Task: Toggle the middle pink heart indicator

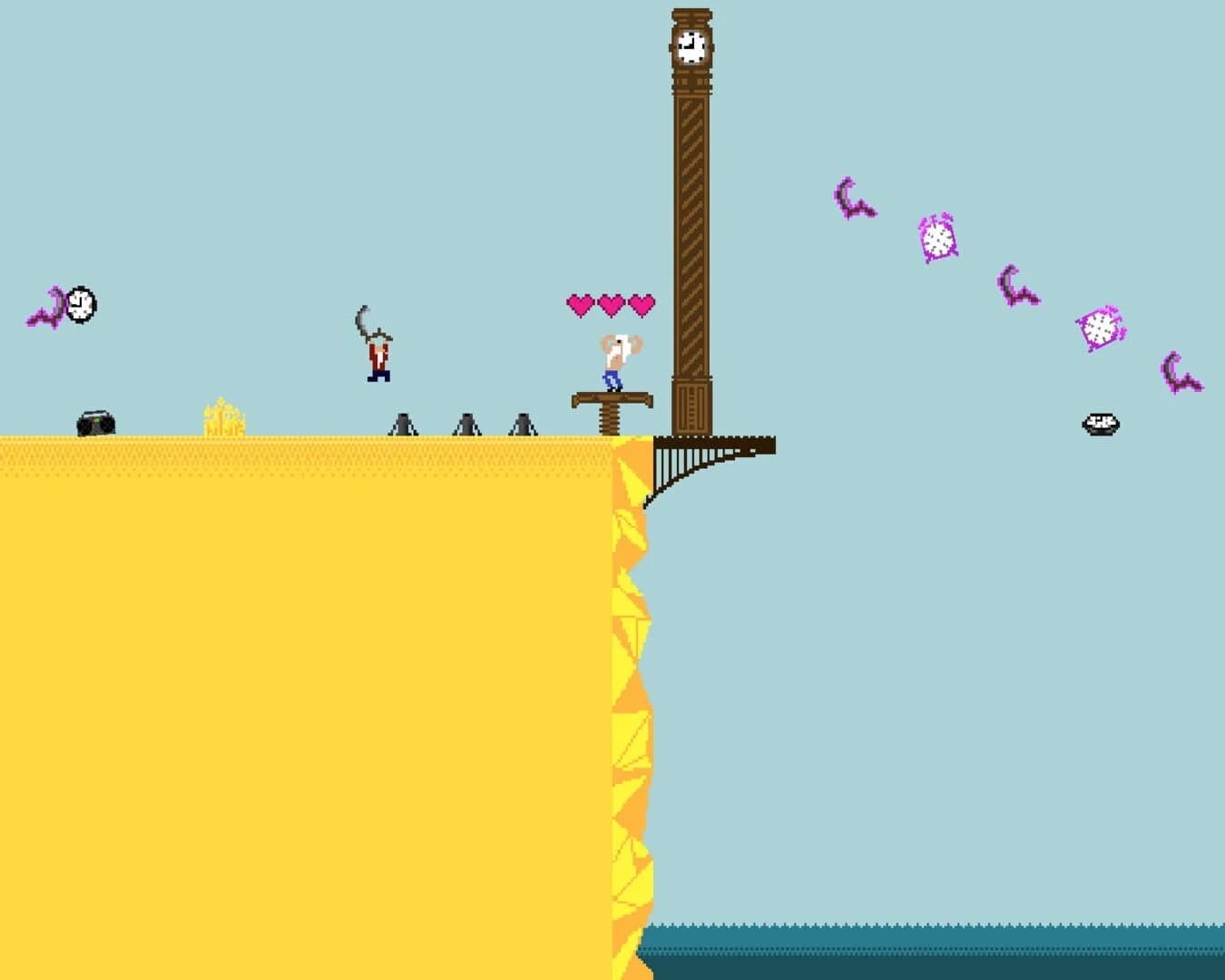Action: 610,302
